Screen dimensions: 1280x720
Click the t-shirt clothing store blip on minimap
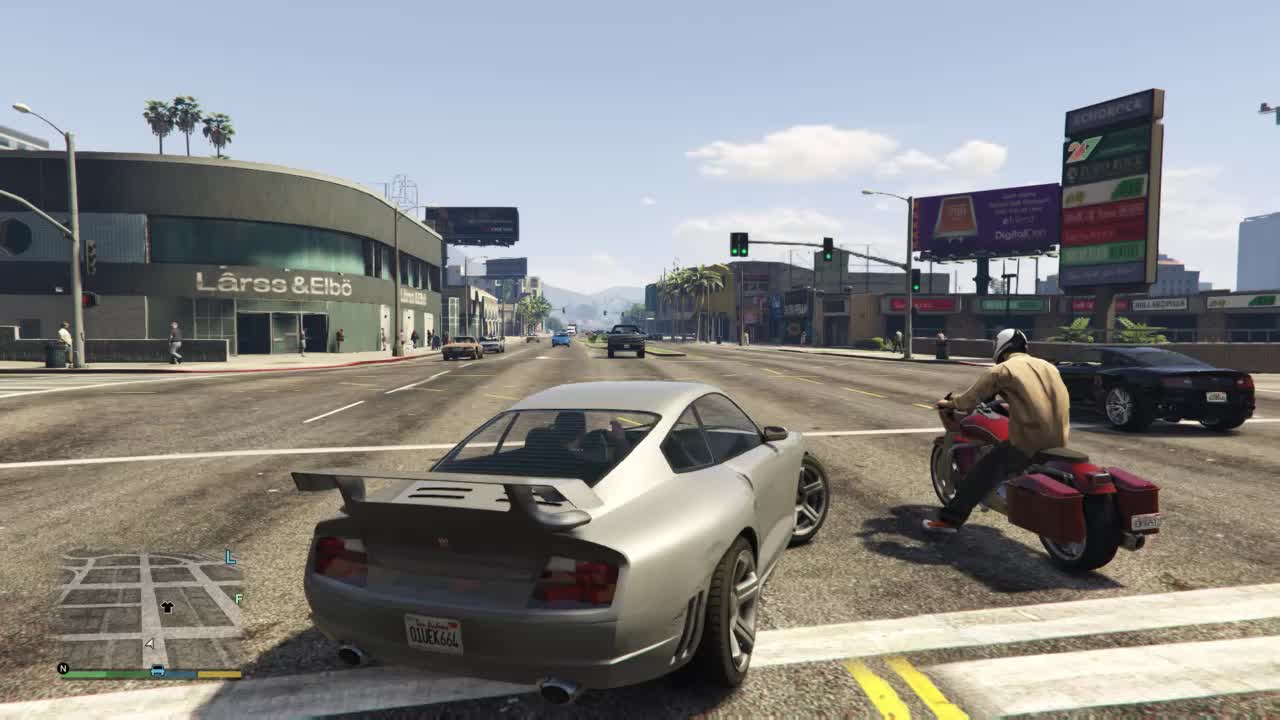pos(167,606)
